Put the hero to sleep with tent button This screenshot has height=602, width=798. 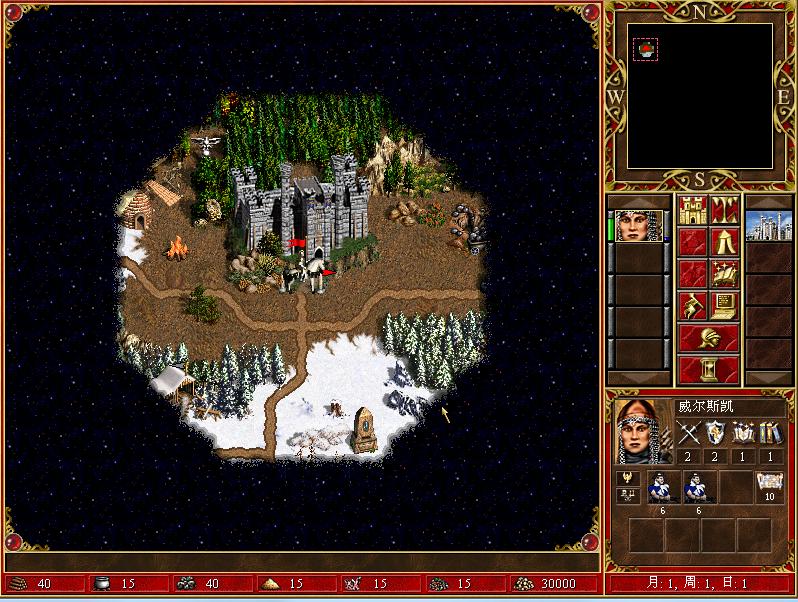coord(725,242)
